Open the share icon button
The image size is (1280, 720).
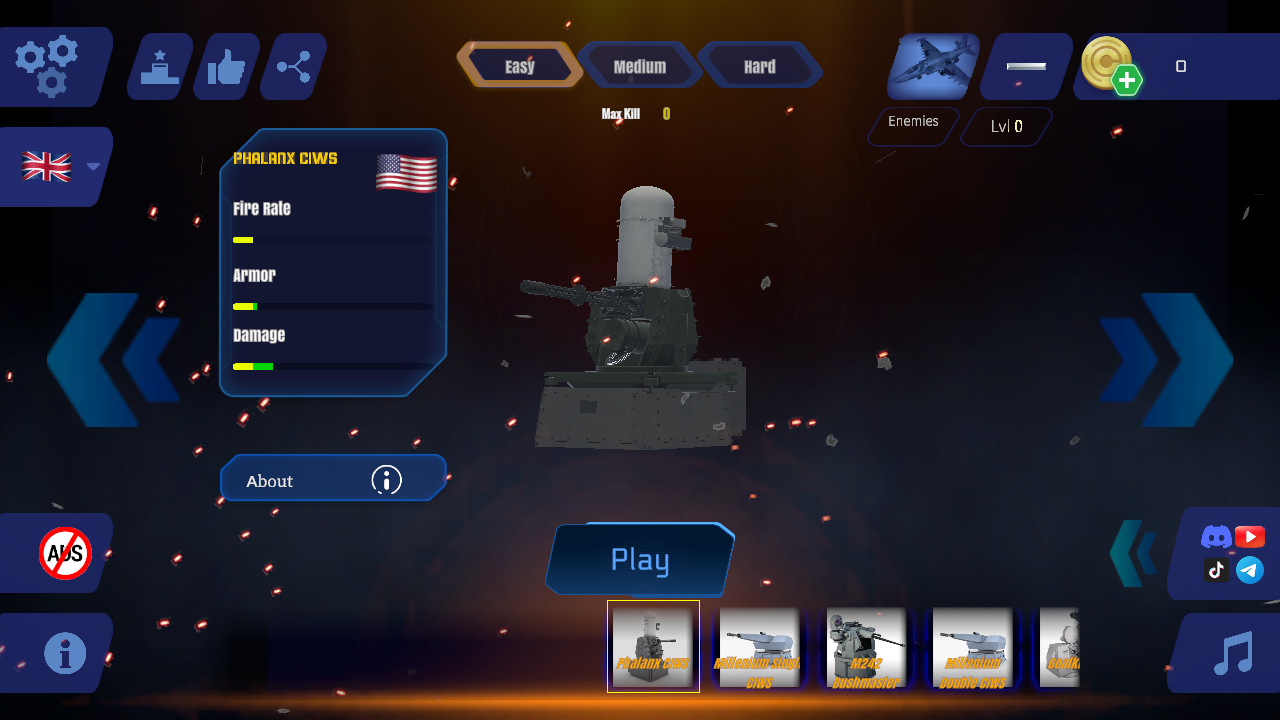(294, 67)
